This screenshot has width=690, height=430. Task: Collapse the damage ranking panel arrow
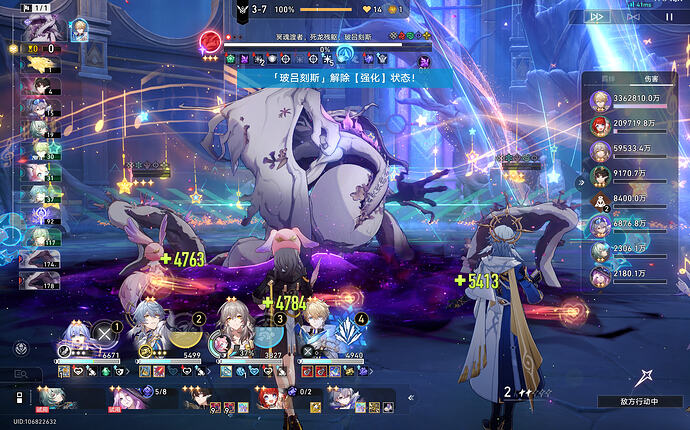(x=581, y=182)
